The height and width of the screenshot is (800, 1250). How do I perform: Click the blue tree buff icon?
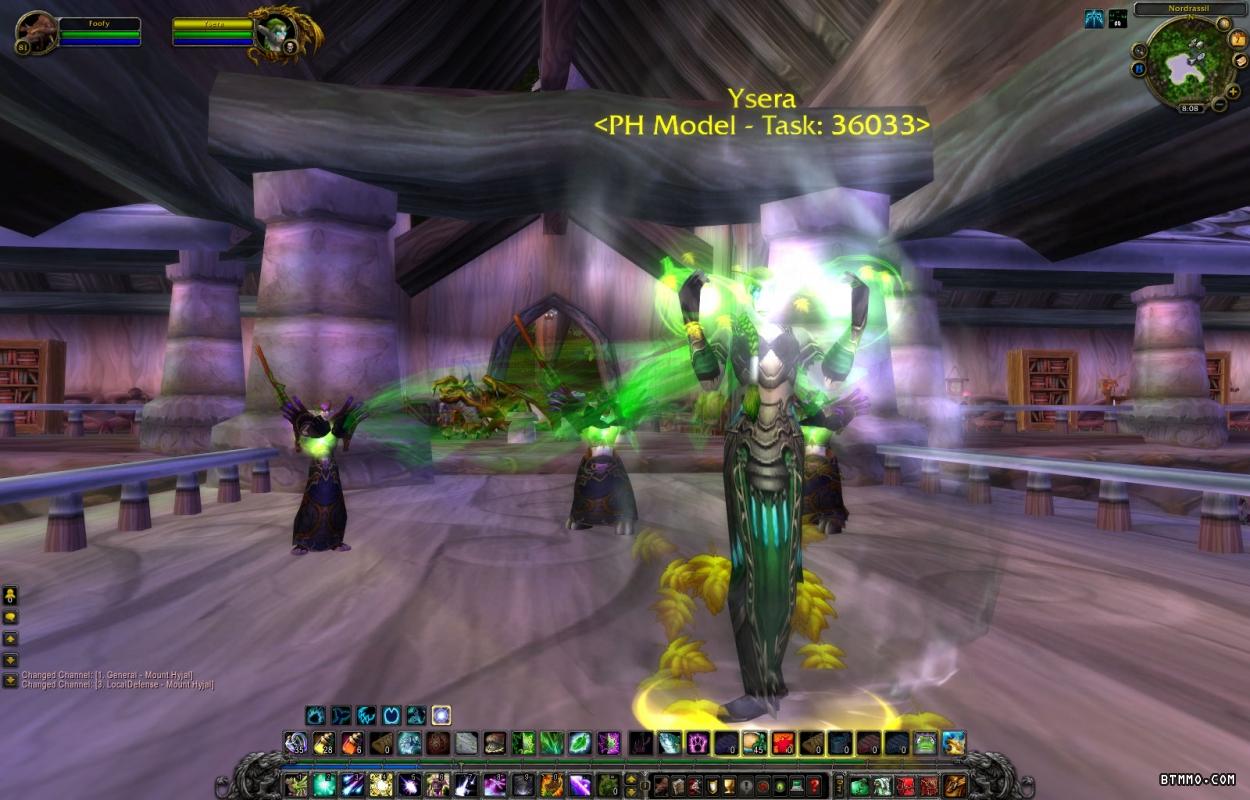point(1094,18)
